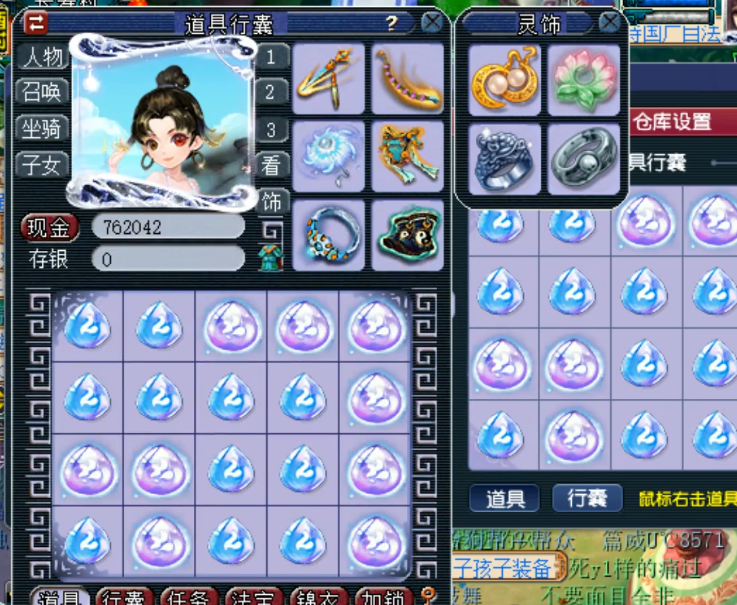This screenshot has height=605, width=737.
Task: Open the inventory help question mark
Action: point(392,23)
